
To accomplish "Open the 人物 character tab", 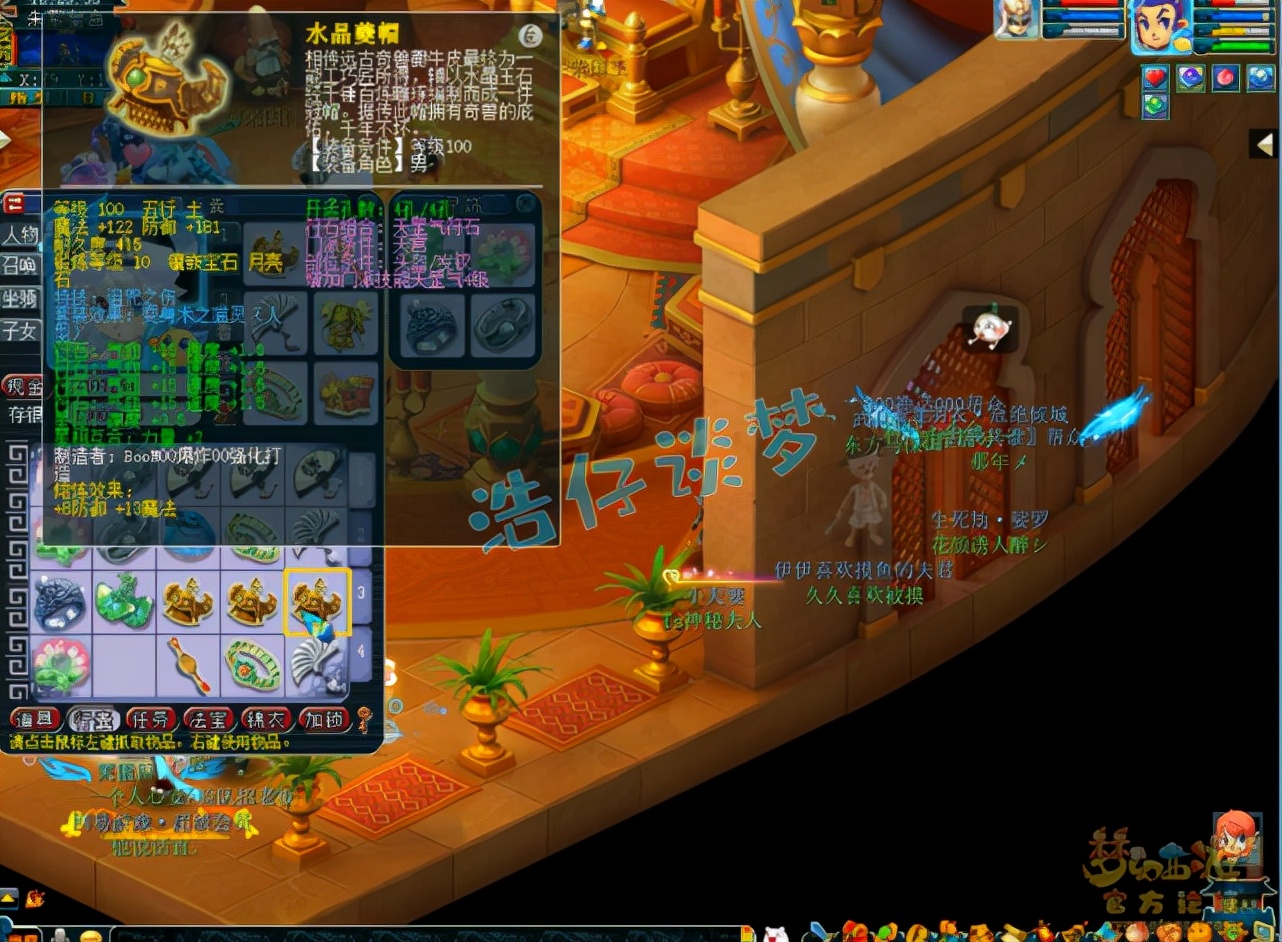I will click(20, 236).
